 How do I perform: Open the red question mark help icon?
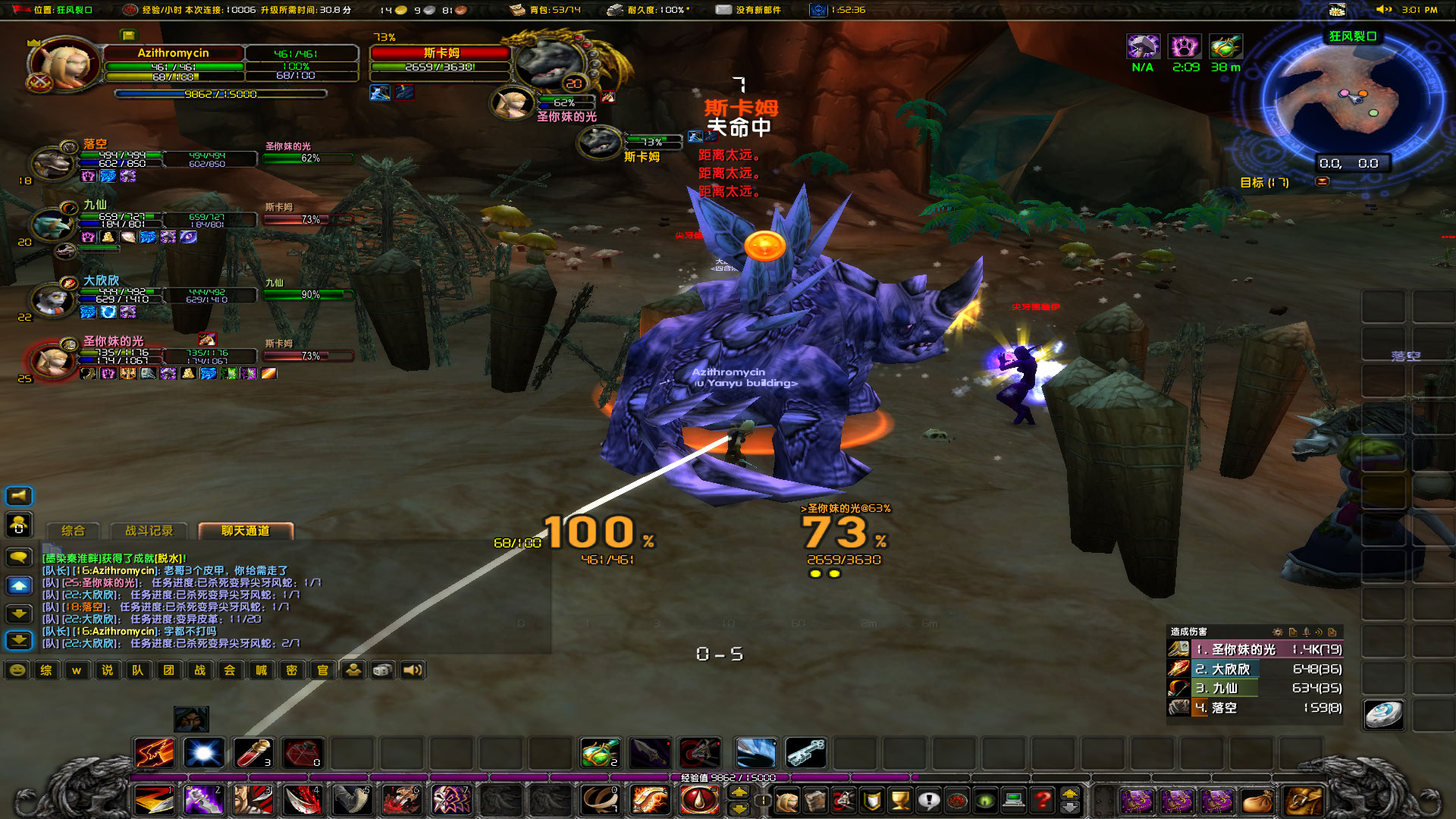click(x=1043, y=802)
